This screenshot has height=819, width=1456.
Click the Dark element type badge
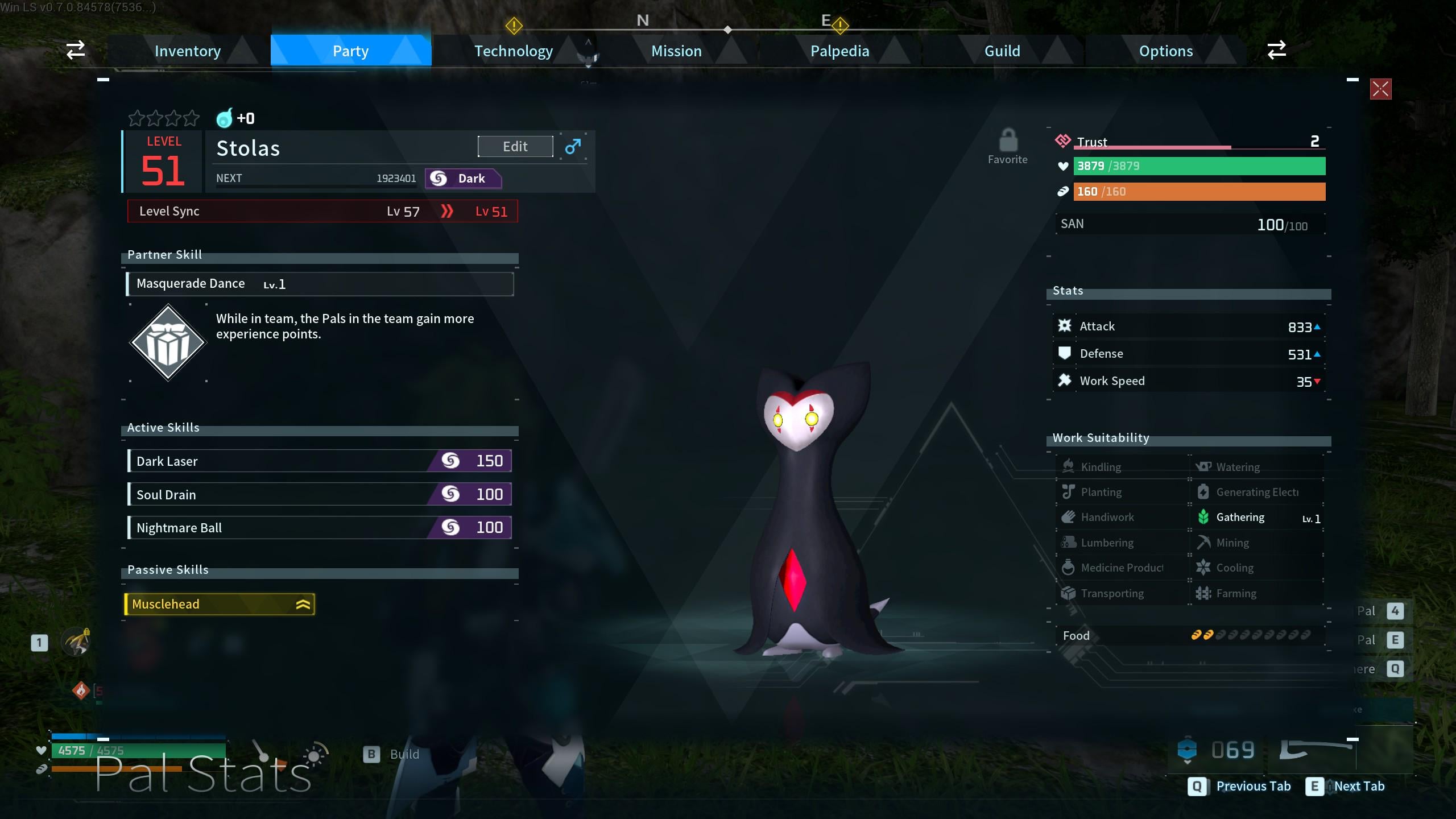463,179
